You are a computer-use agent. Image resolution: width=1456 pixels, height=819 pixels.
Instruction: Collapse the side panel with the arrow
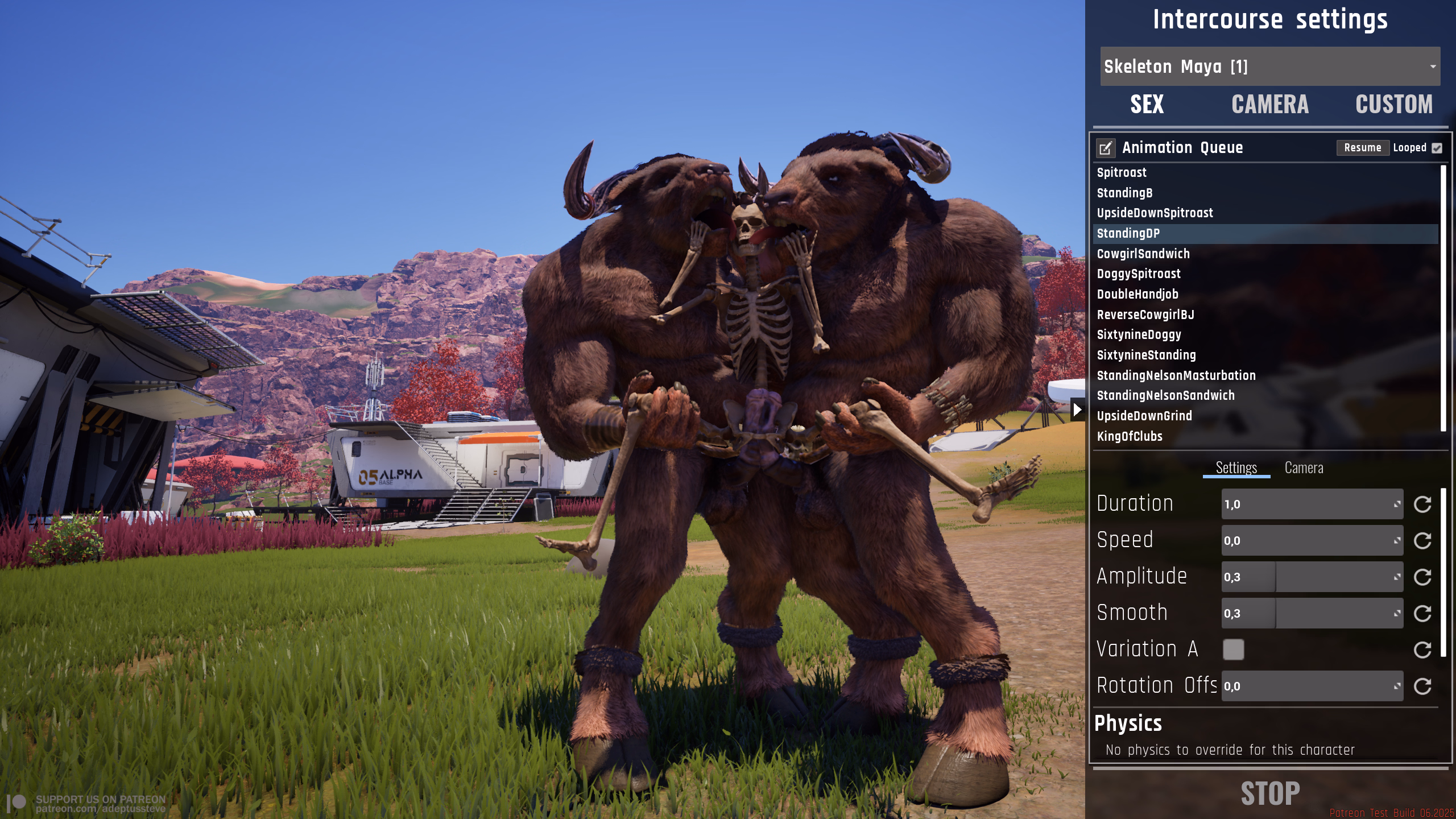pyautogui.click(x=1077, y=409)
